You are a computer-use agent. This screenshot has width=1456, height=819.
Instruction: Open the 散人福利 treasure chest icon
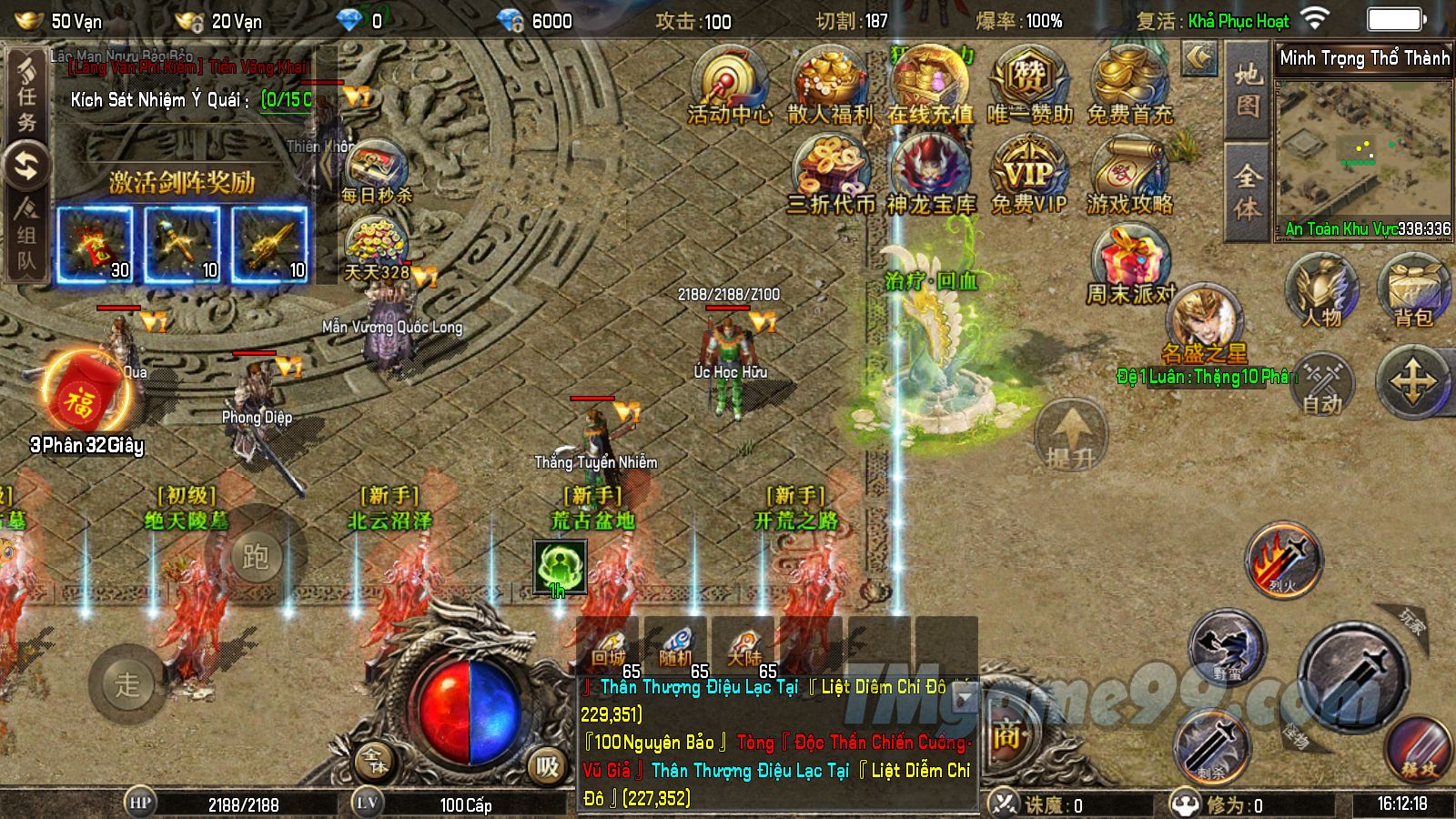pos(829,84)
